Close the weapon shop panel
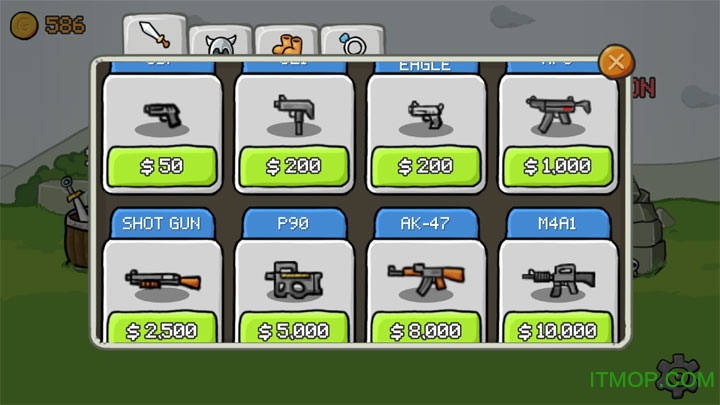The width and height of the screenshot is (720, 405). tap(616, 63)
